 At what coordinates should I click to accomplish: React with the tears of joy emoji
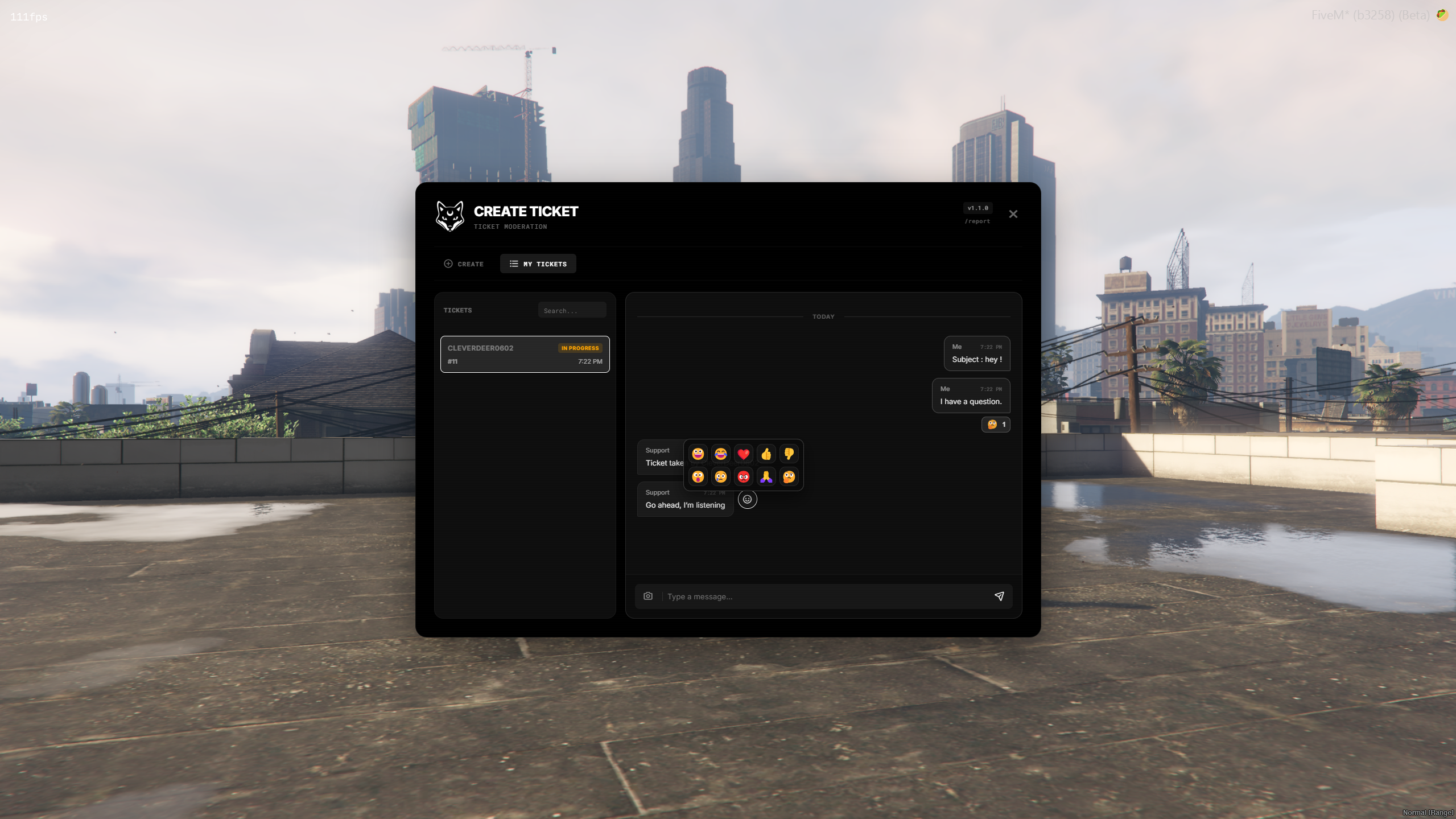(720, 454)
